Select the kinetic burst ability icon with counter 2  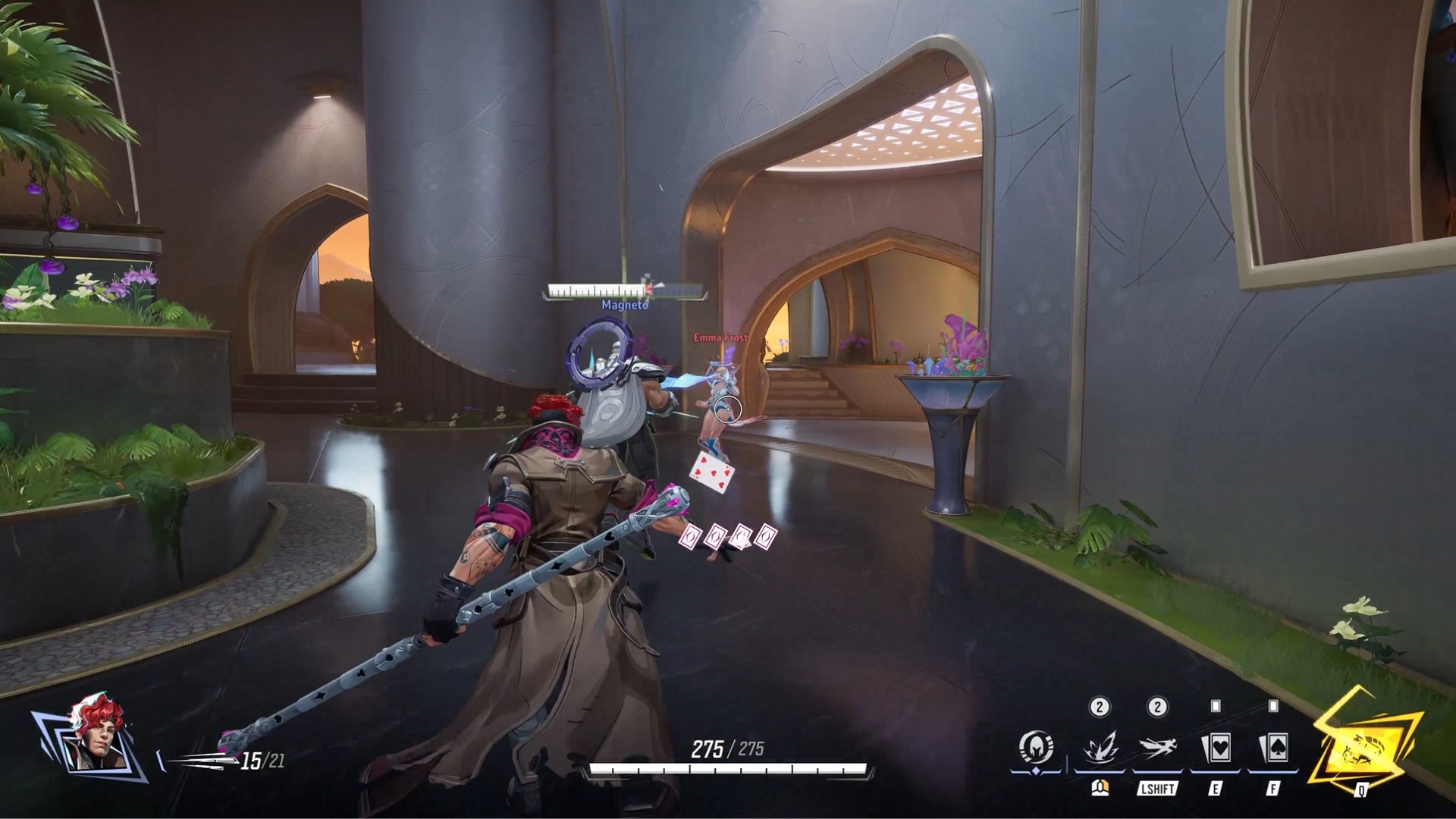pyautogui.click(x=1100, y=747)
